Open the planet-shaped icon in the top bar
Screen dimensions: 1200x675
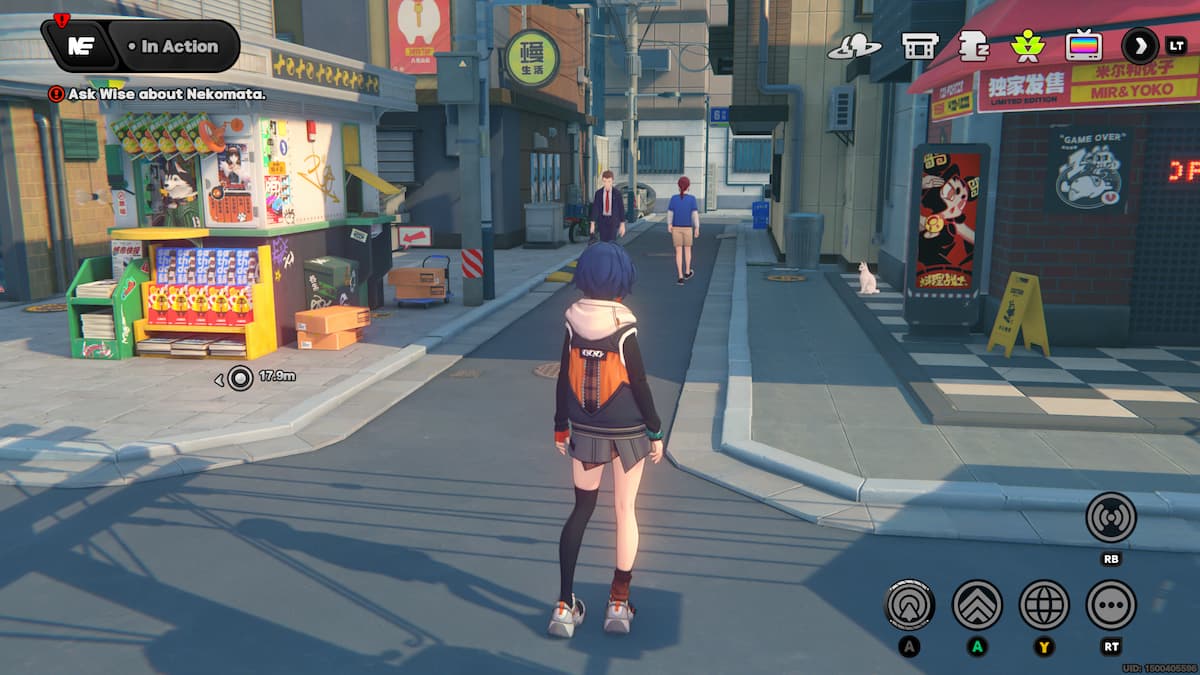[854, 46]
